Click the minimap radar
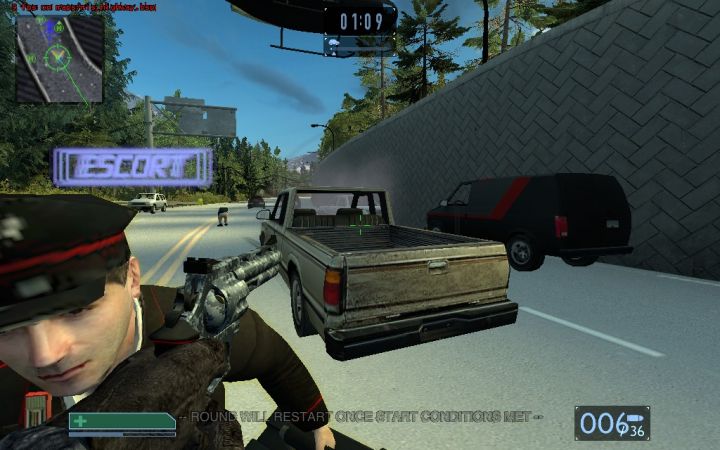Screen dimensions: 720x450 60,58
